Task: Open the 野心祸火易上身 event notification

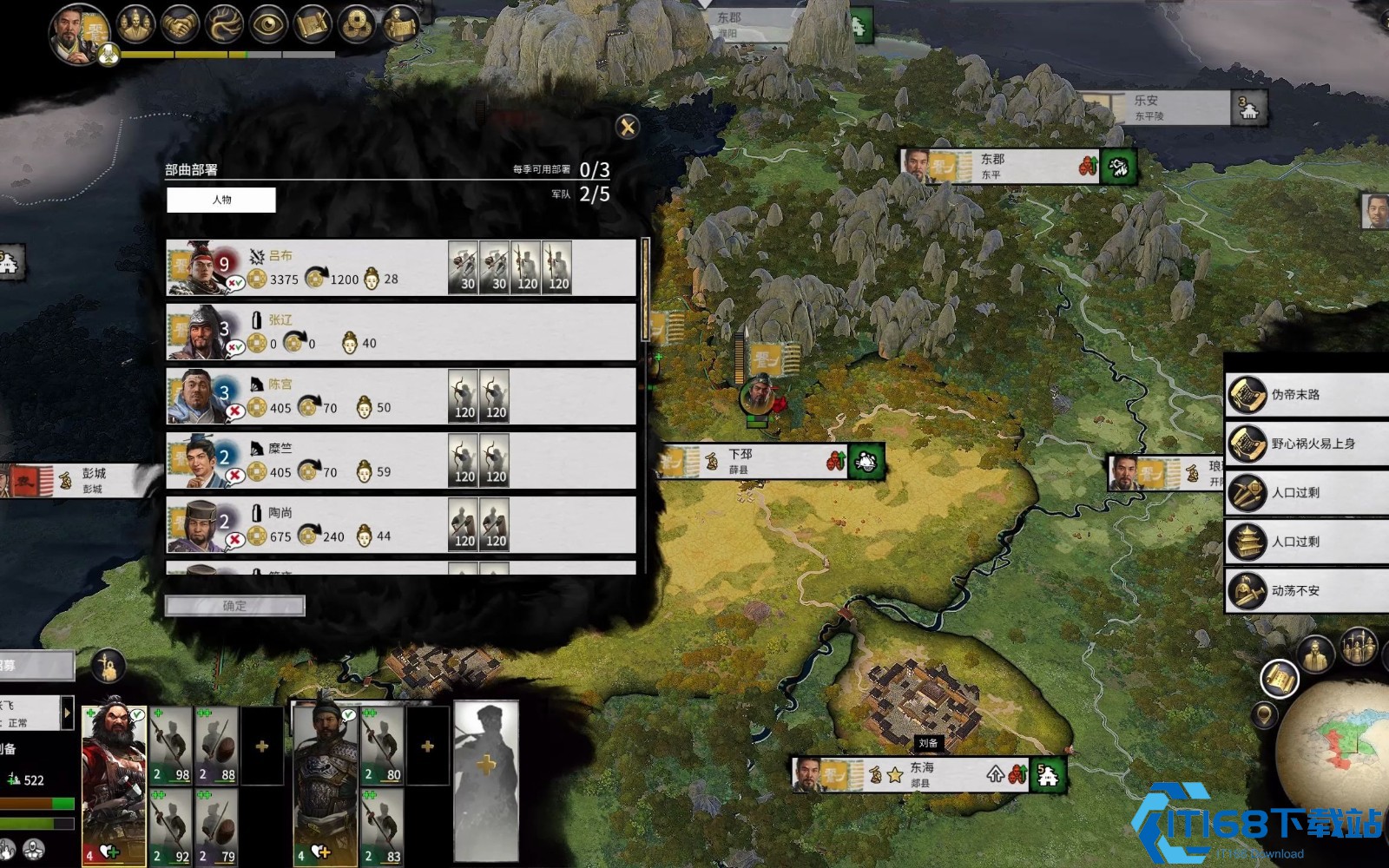Action: pos(1307,444)
